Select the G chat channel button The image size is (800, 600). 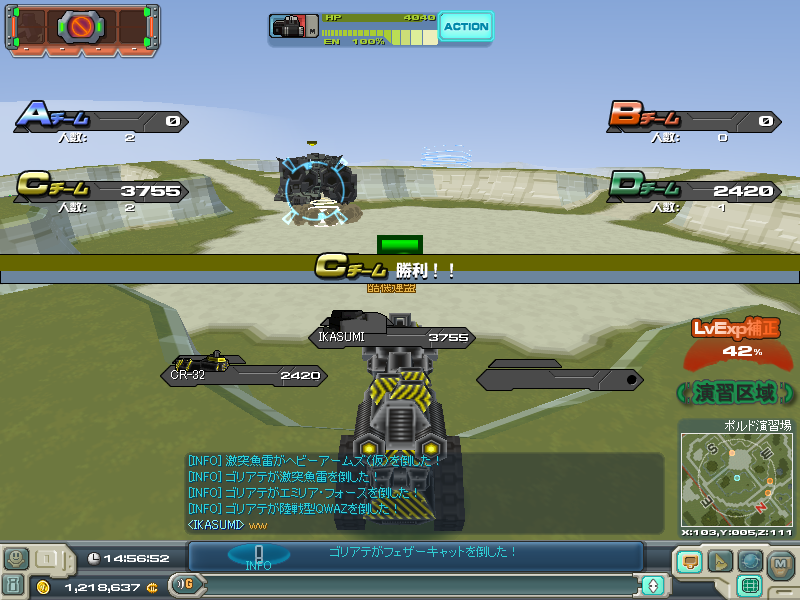point(184,586)
